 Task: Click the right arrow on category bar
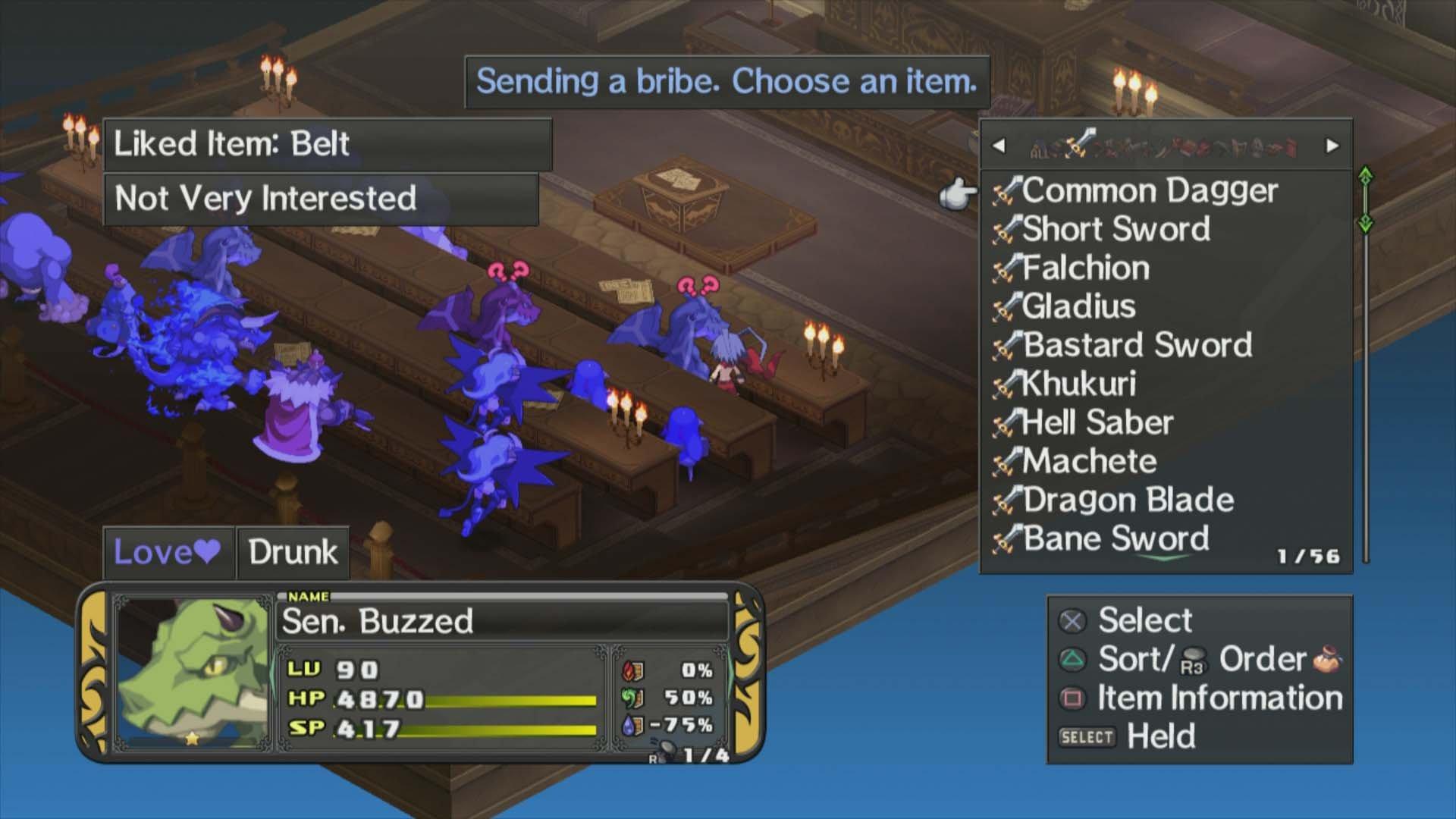[1332, 146]
